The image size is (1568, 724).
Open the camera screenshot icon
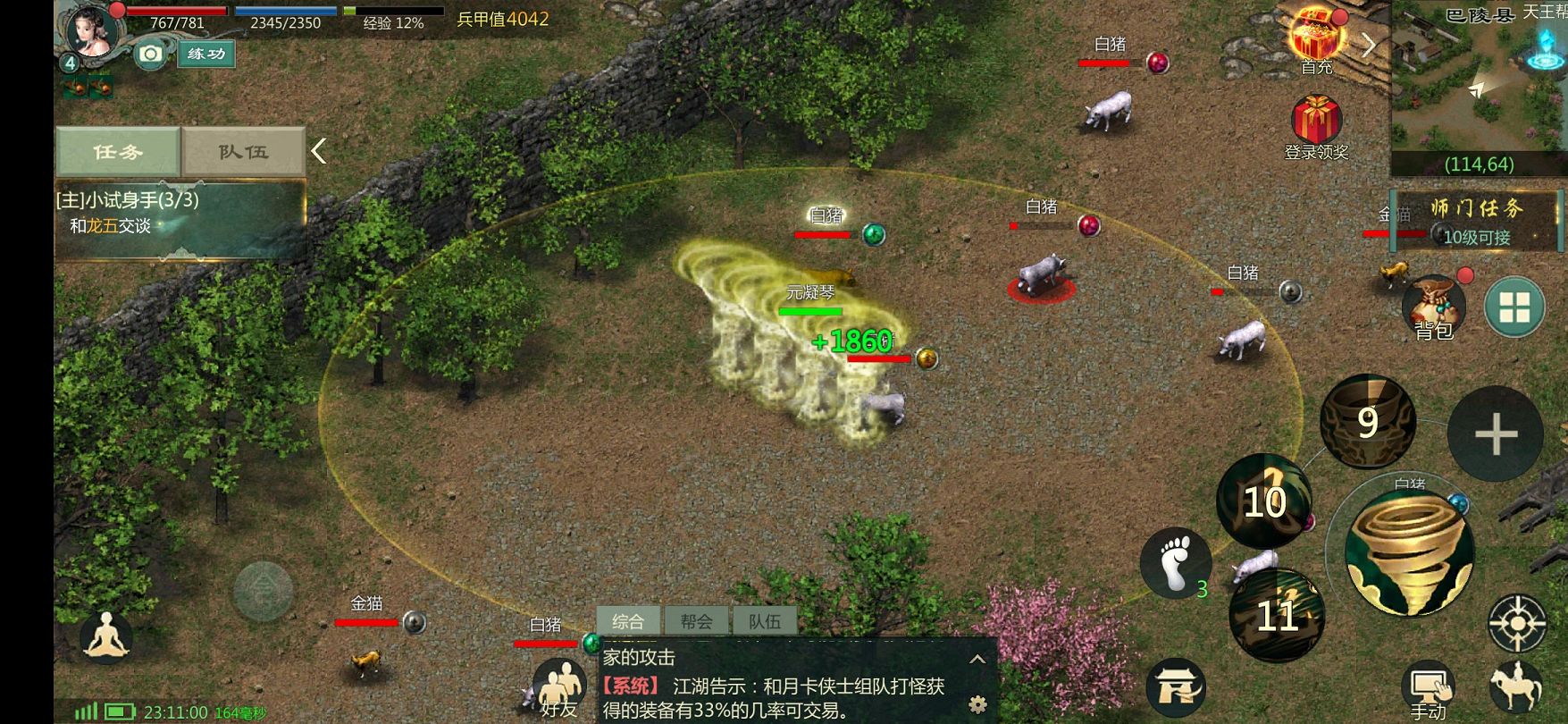tap(151, 55)
